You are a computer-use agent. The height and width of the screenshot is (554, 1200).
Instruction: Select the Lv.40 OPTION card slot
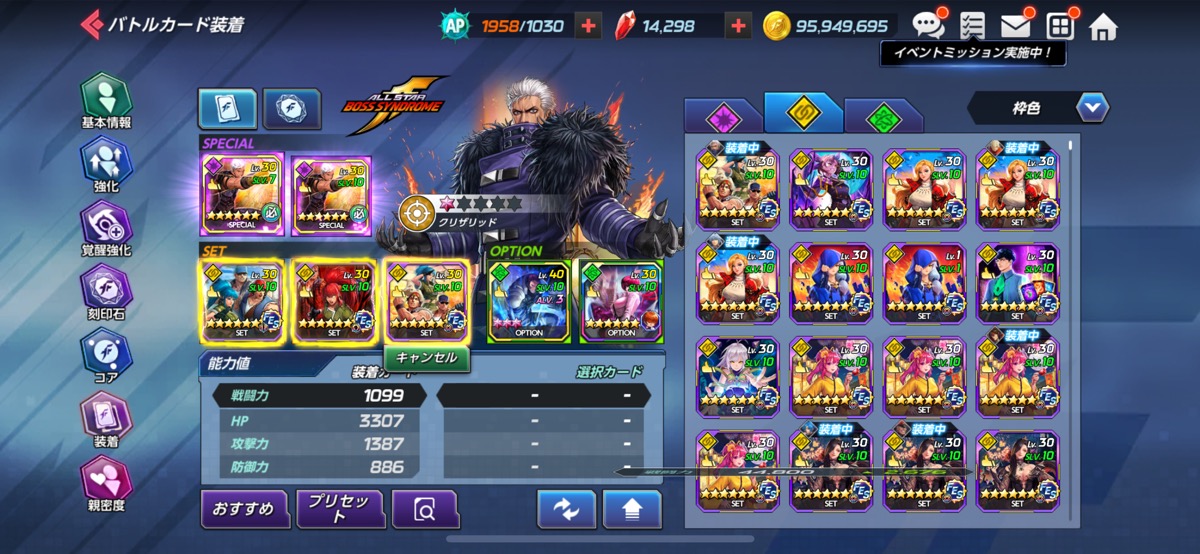click(x=530, y=301)
